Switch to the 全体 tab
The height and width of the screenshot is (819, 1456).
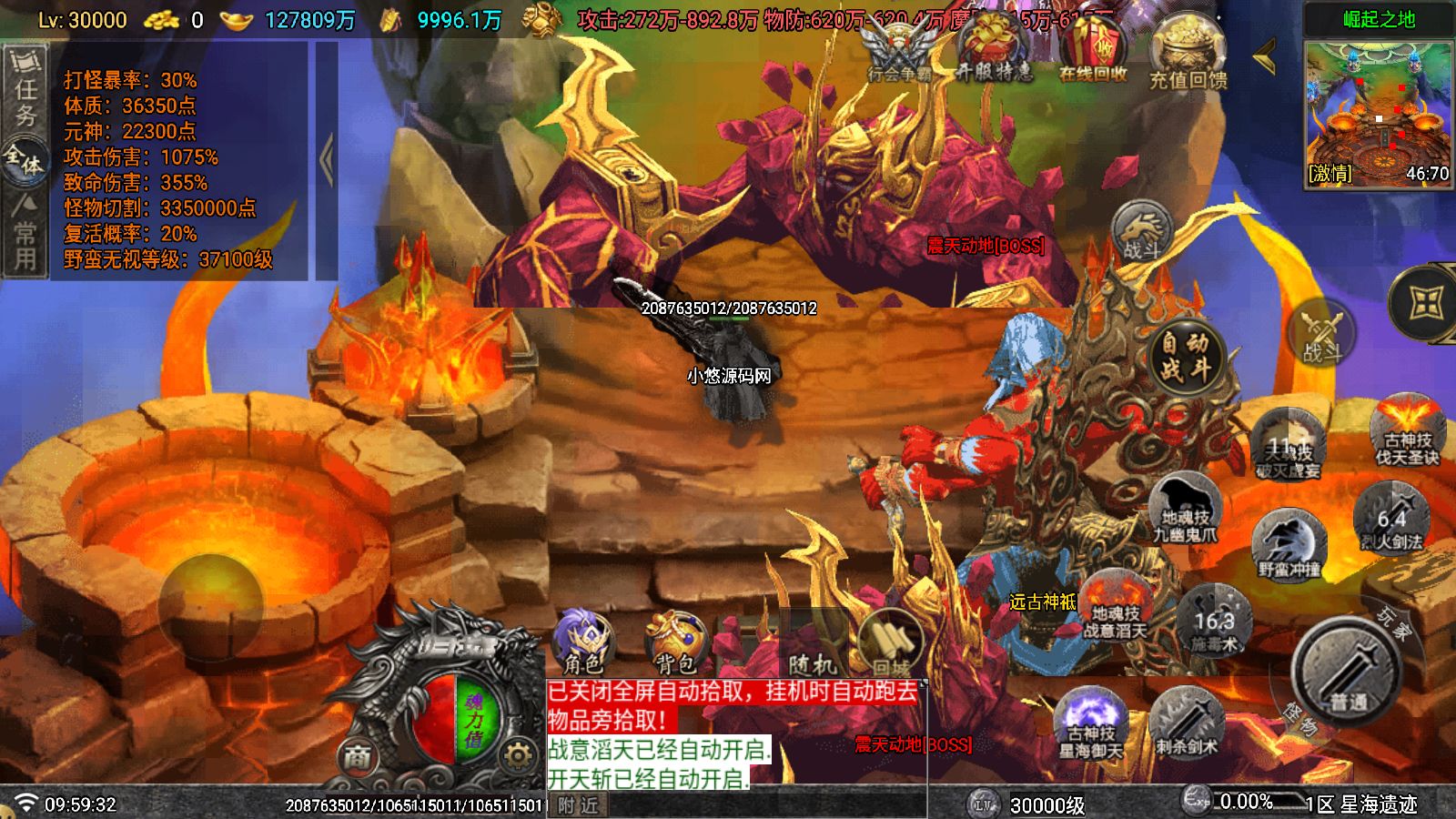pos(25,161)
